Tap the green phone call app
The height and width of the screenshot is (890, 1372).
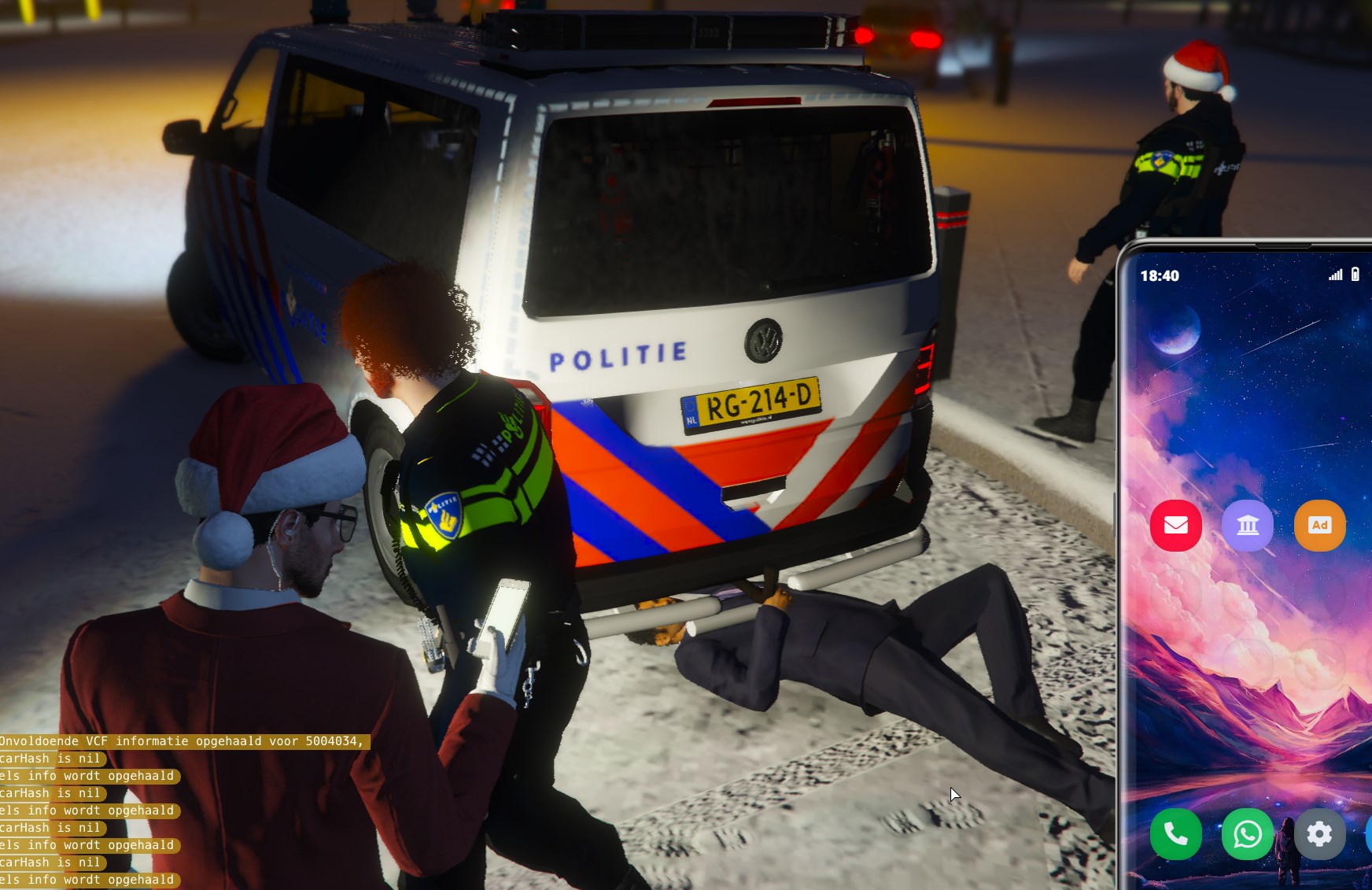1175,833
